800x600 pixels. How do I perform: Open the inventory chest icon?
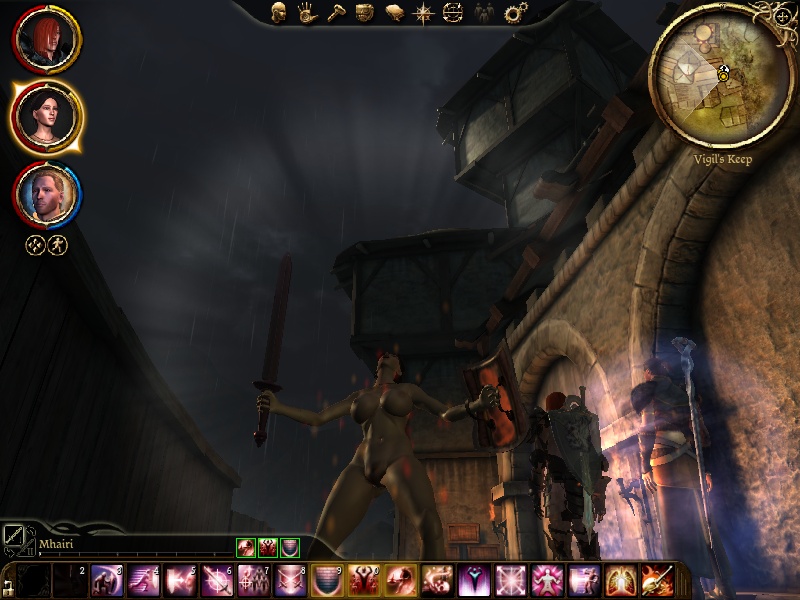coord(365,13)
